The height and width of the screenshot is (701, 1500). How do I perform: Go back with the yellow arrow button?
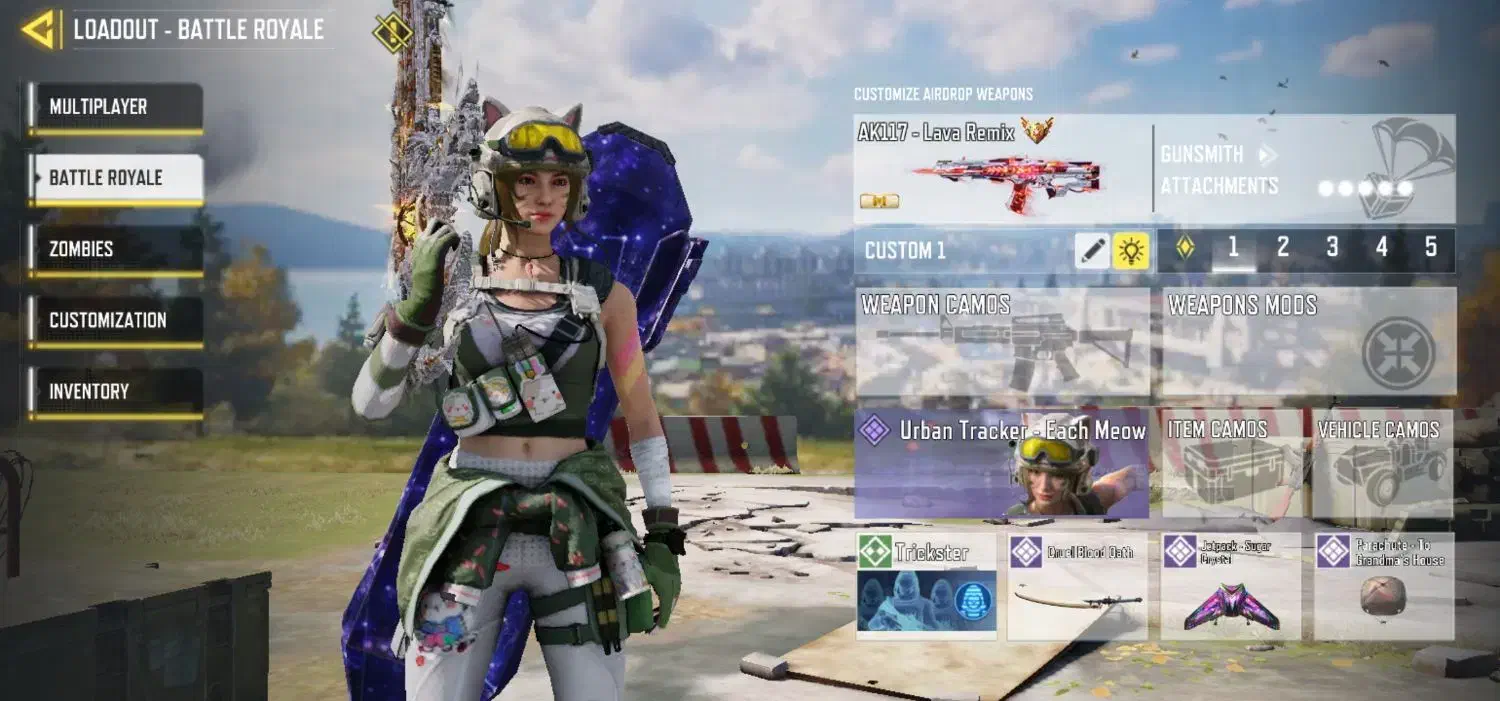[39, 30]
